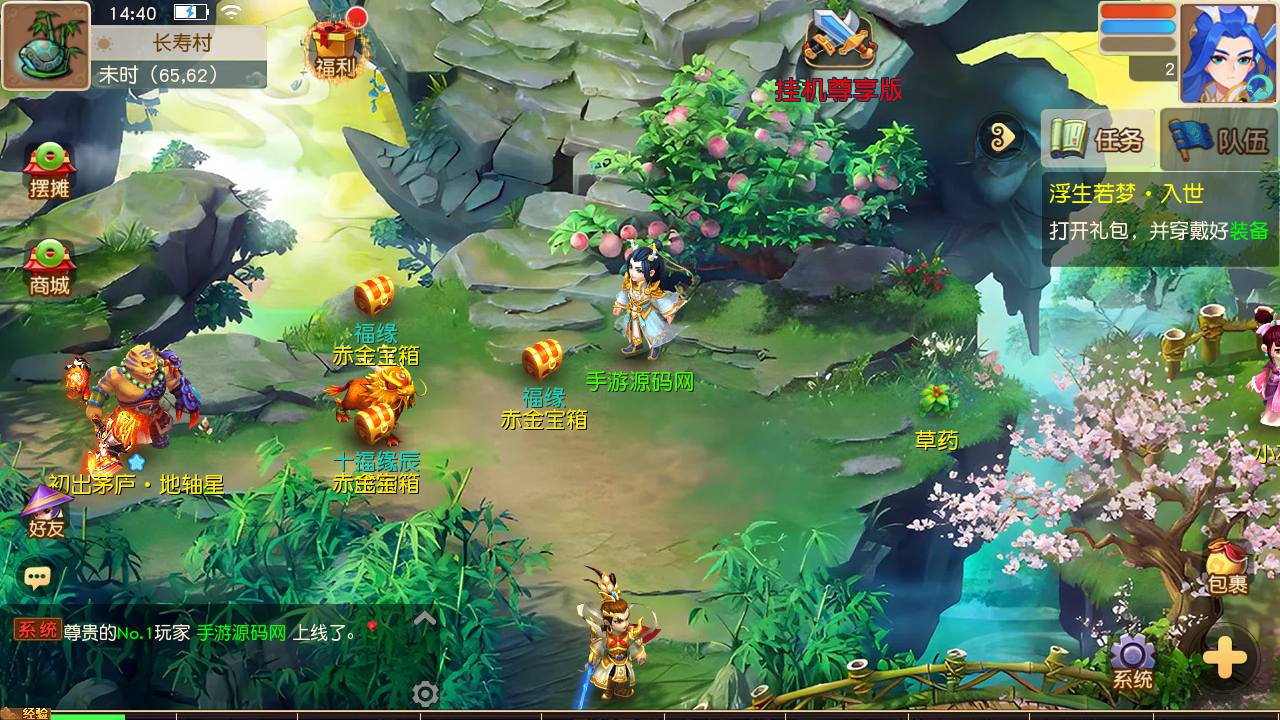Activate 挂机尊享版 crossed swords icon
Viewport: 1280px width, 720px height.
pyautogui.click(x=840, y=42)
